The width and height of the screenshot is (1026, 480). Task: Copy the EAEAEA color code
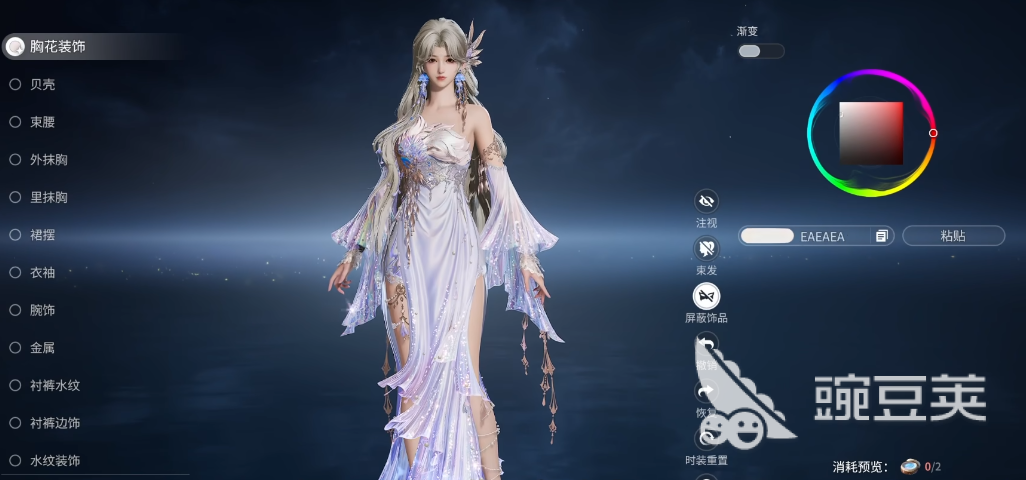click(x=881, y=236)
